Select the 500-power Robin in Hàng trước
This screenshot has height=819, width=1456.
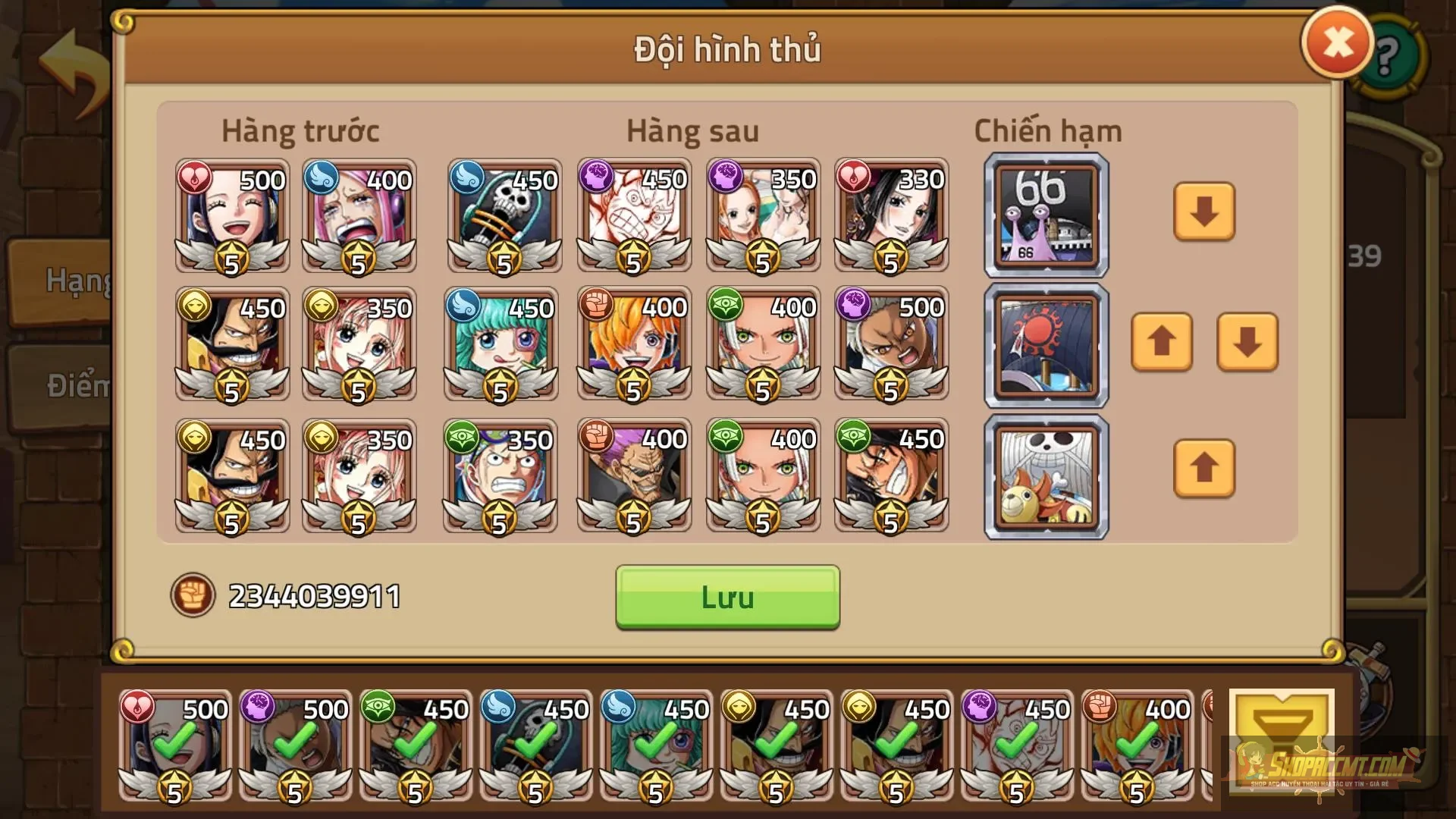point(231,216)
